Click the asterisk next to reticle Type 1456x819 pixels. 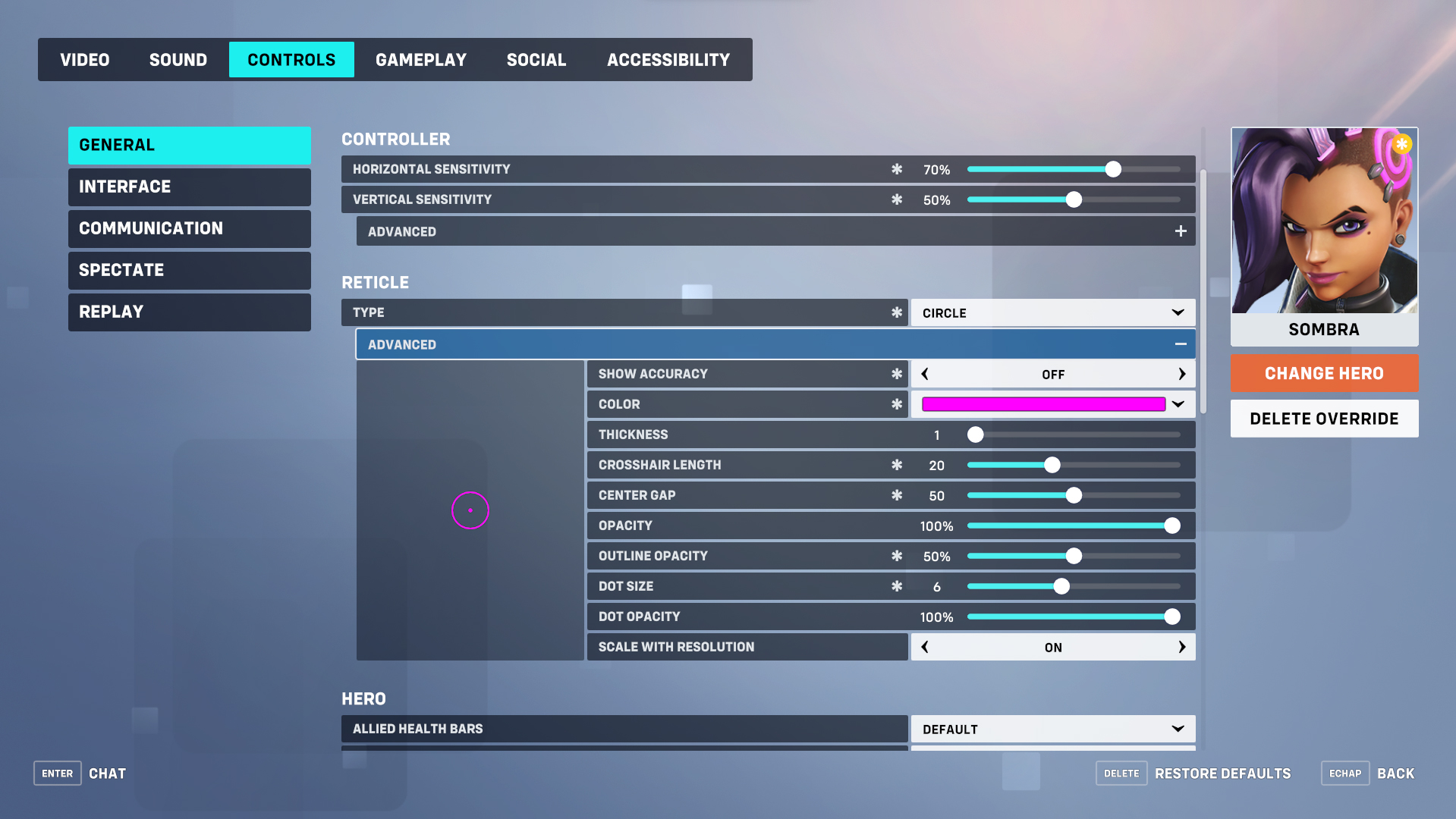pyautogui.click(x=897, y=312)
